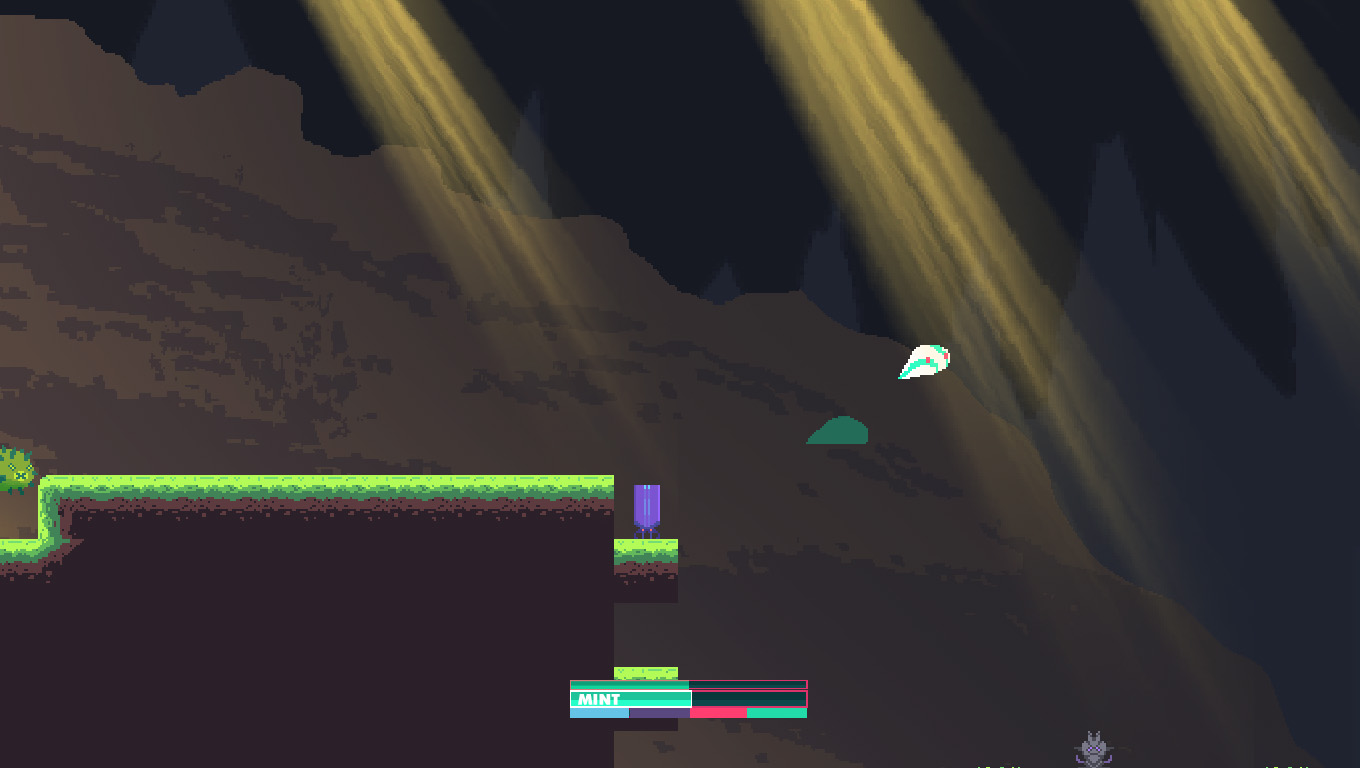Toggle the green segment of the status bar
The height and width of the screenshot is (768, 1360).
[775, 714]
